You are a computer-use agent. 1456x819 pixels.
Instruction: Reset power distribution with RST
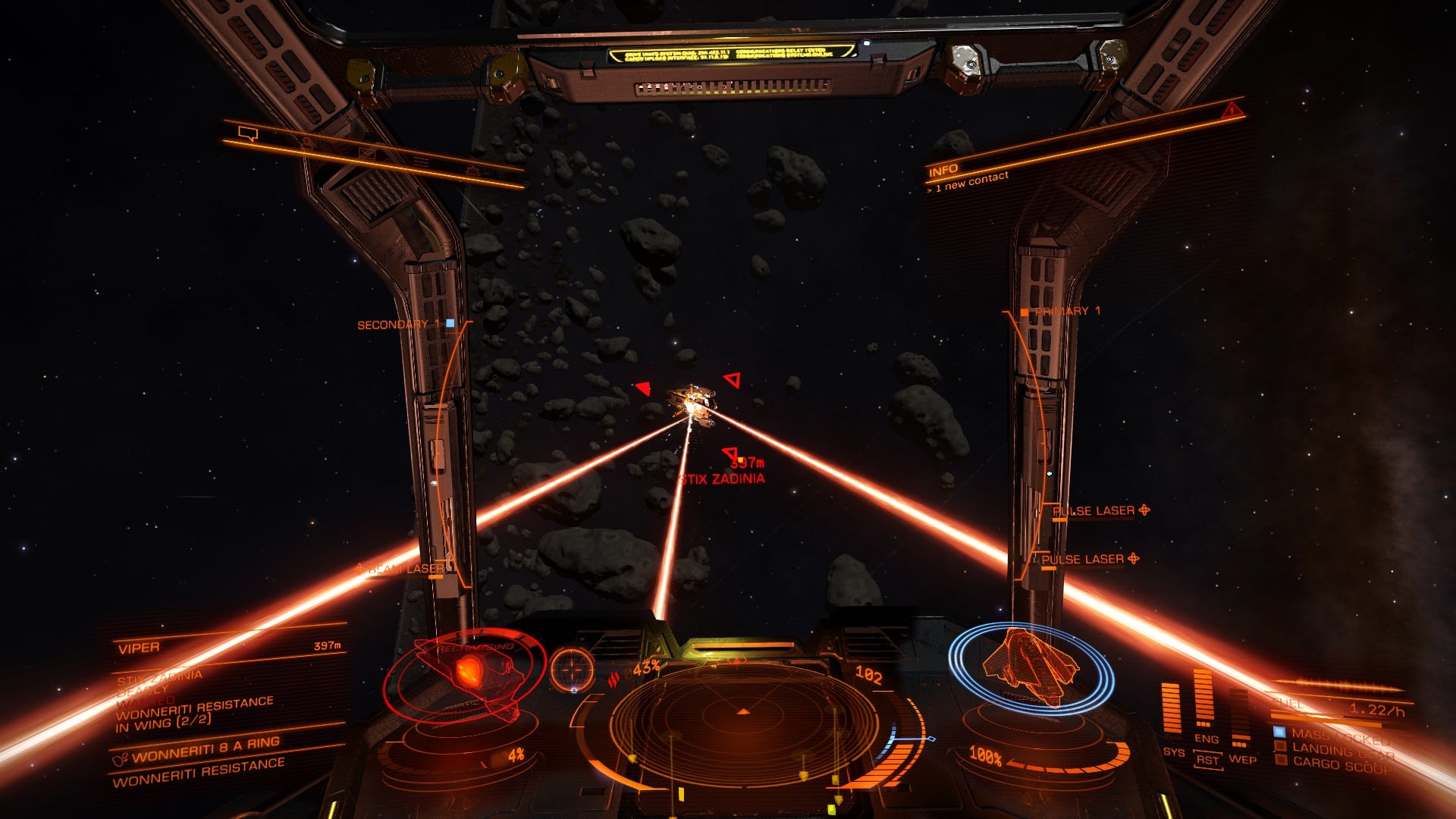(x=1207, y=761)
